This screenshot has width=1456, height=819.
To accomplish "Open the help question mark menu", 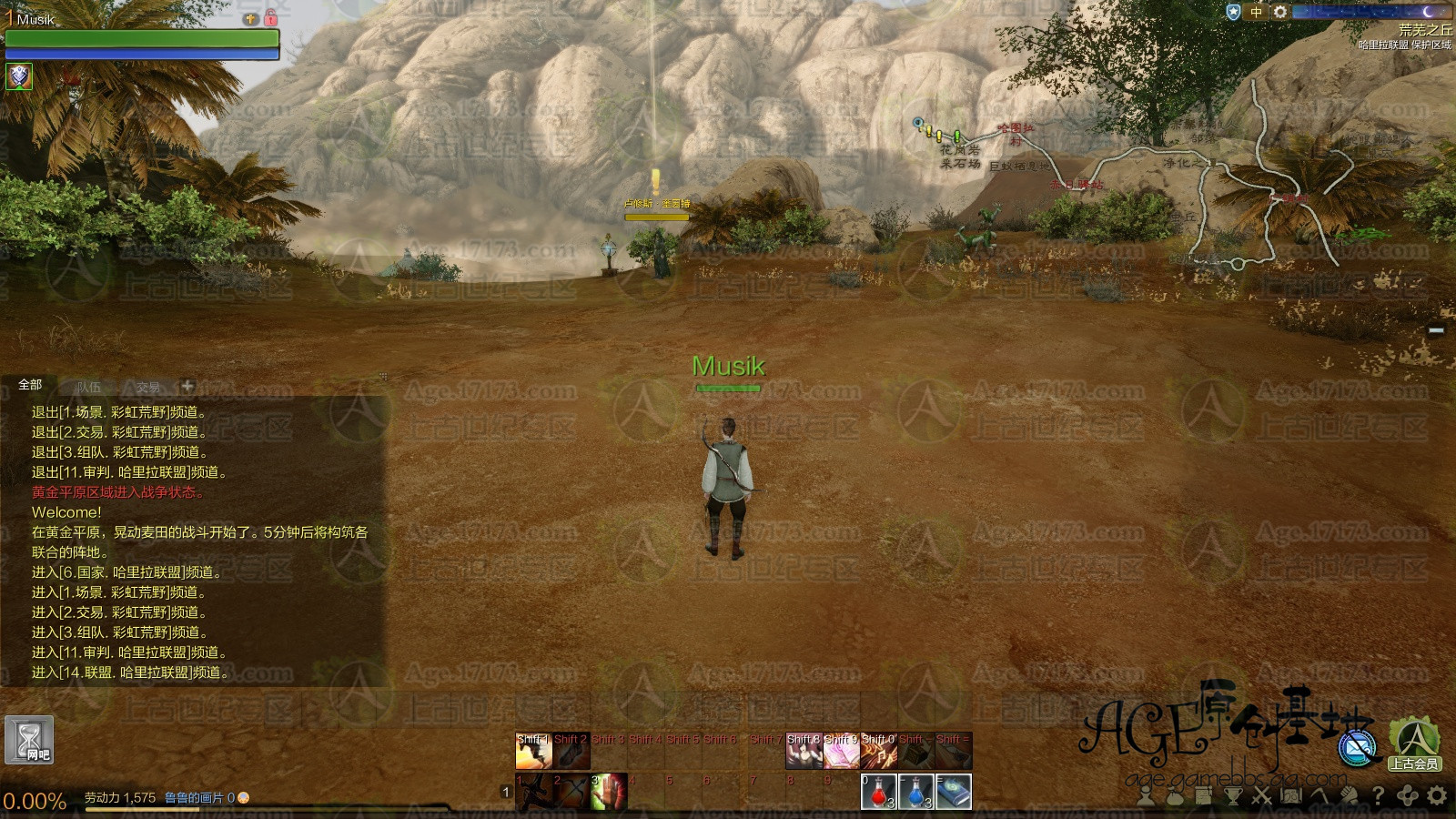I will tap(1379, 796).
